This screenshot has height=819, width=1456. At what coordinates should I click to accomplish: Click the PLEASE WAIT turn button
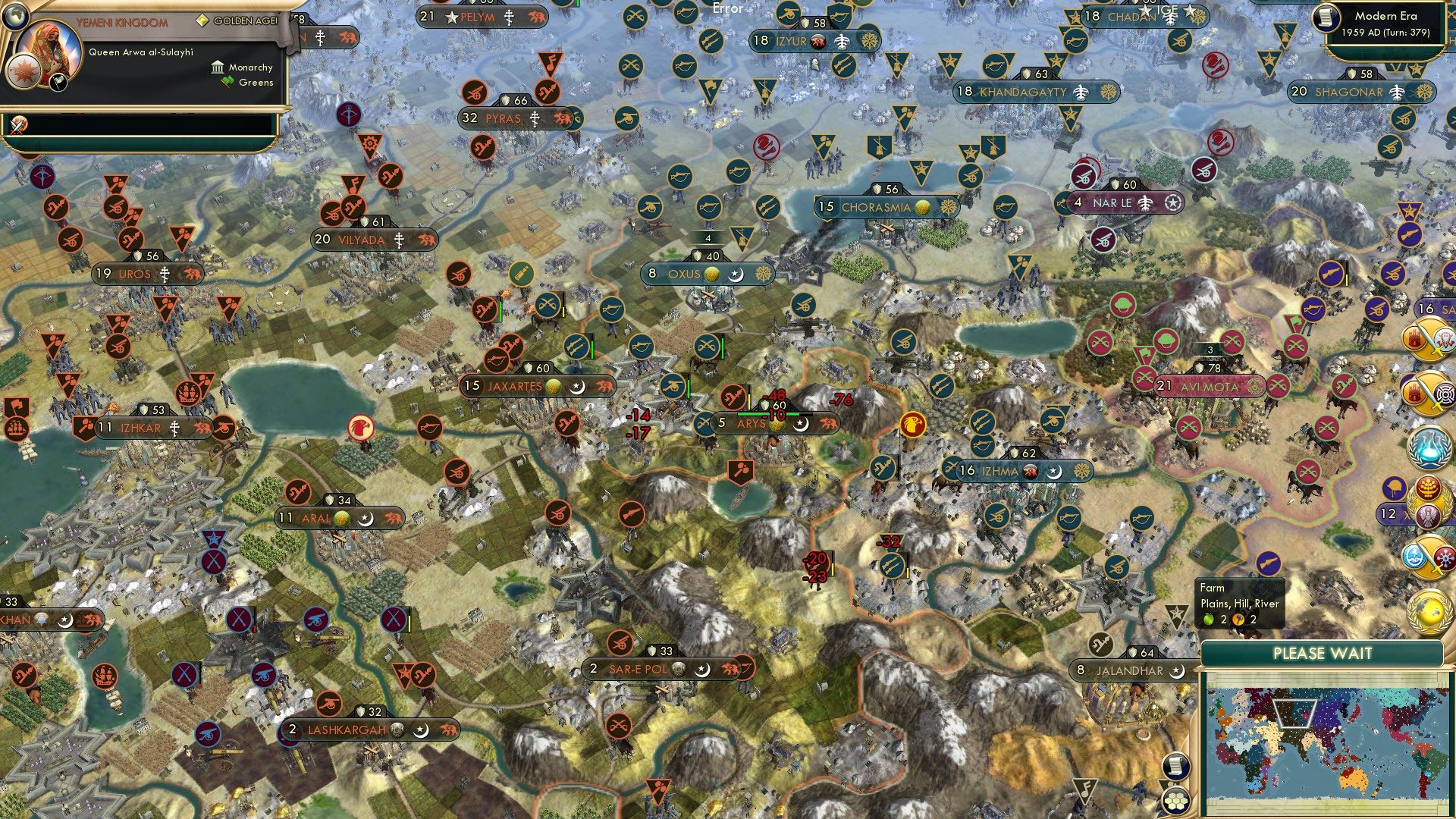[x=1322, y=654]
